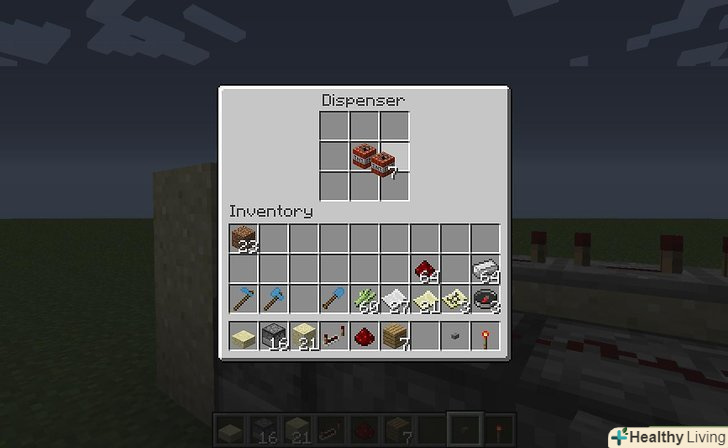This screenshot has width=728, height=448.
Task: Click the stack of 27 paper
Action: click(395, 299)
